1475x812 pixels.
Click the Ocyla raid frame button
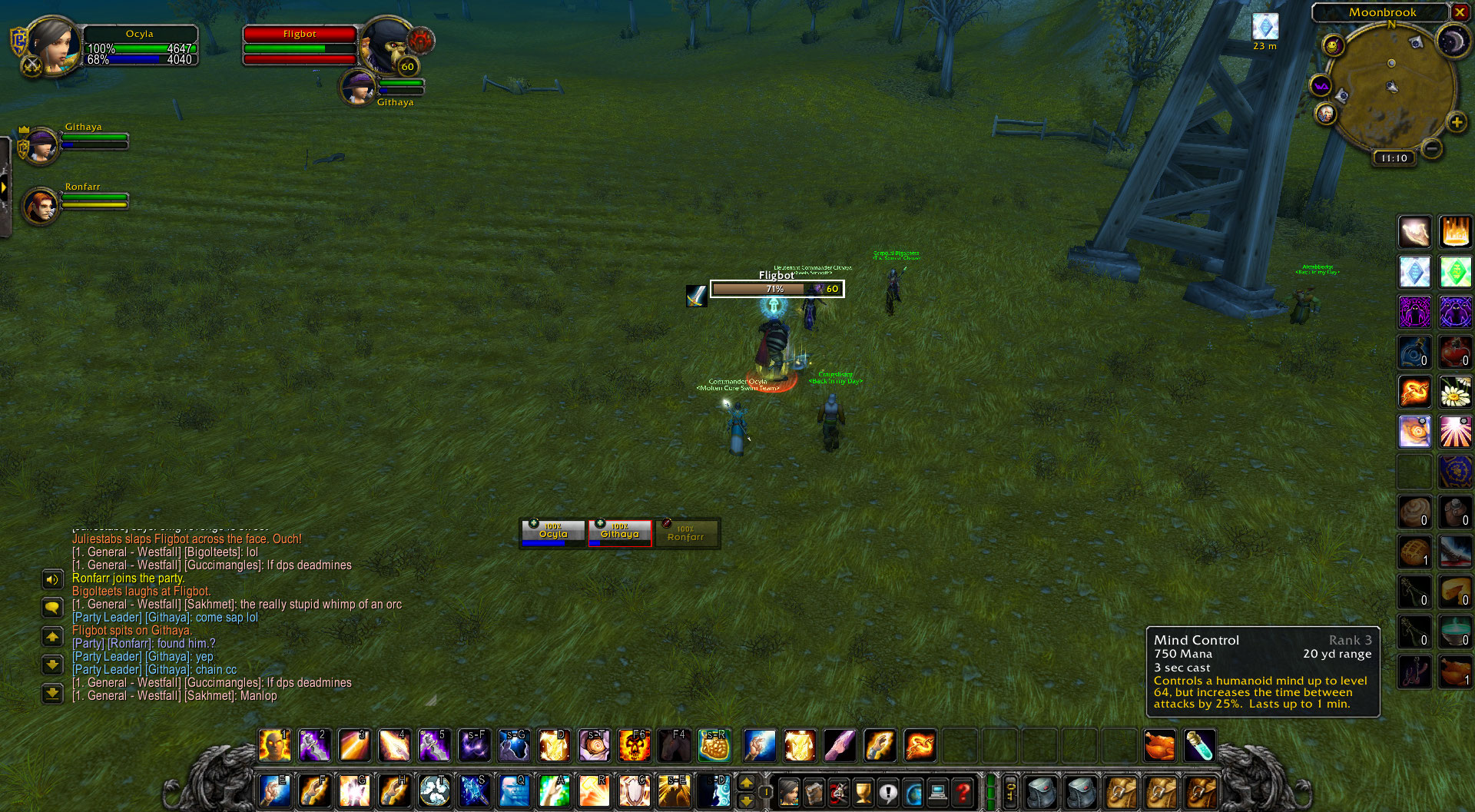(553, 533)
